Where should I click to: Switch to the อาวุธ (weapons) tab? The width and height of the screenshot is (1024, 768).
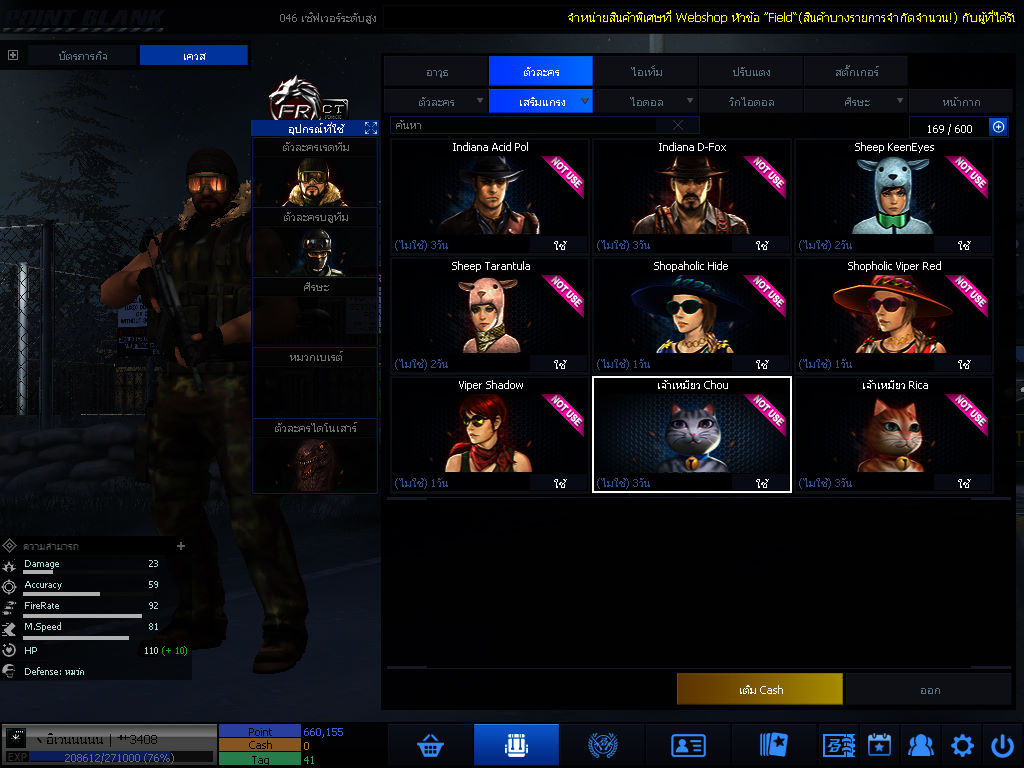[436, 72]
